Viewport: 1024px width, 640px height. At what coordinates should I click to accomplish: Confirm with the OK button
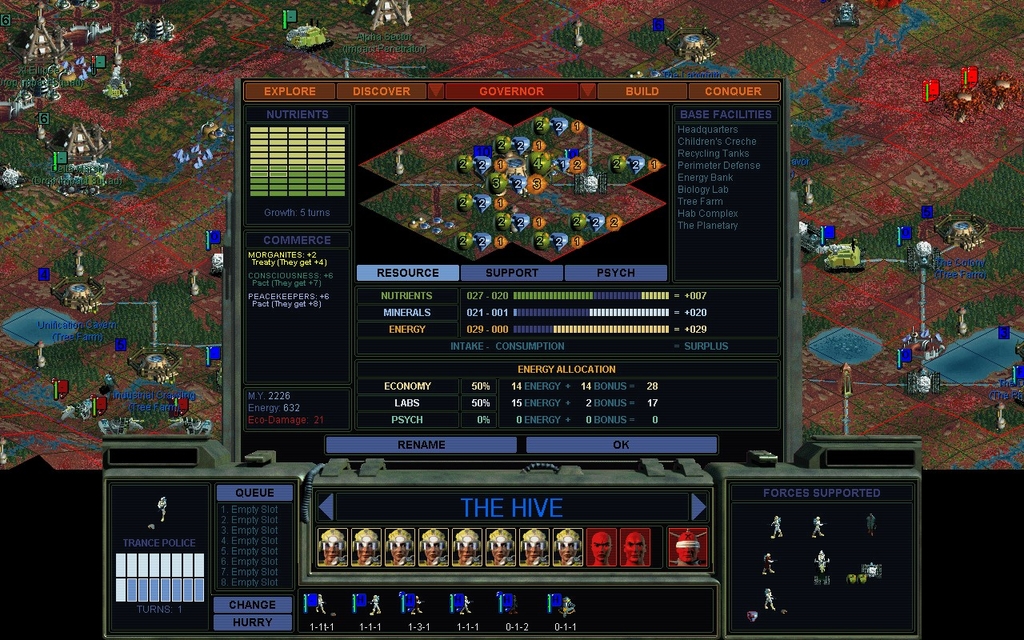(x=621, y=445)
